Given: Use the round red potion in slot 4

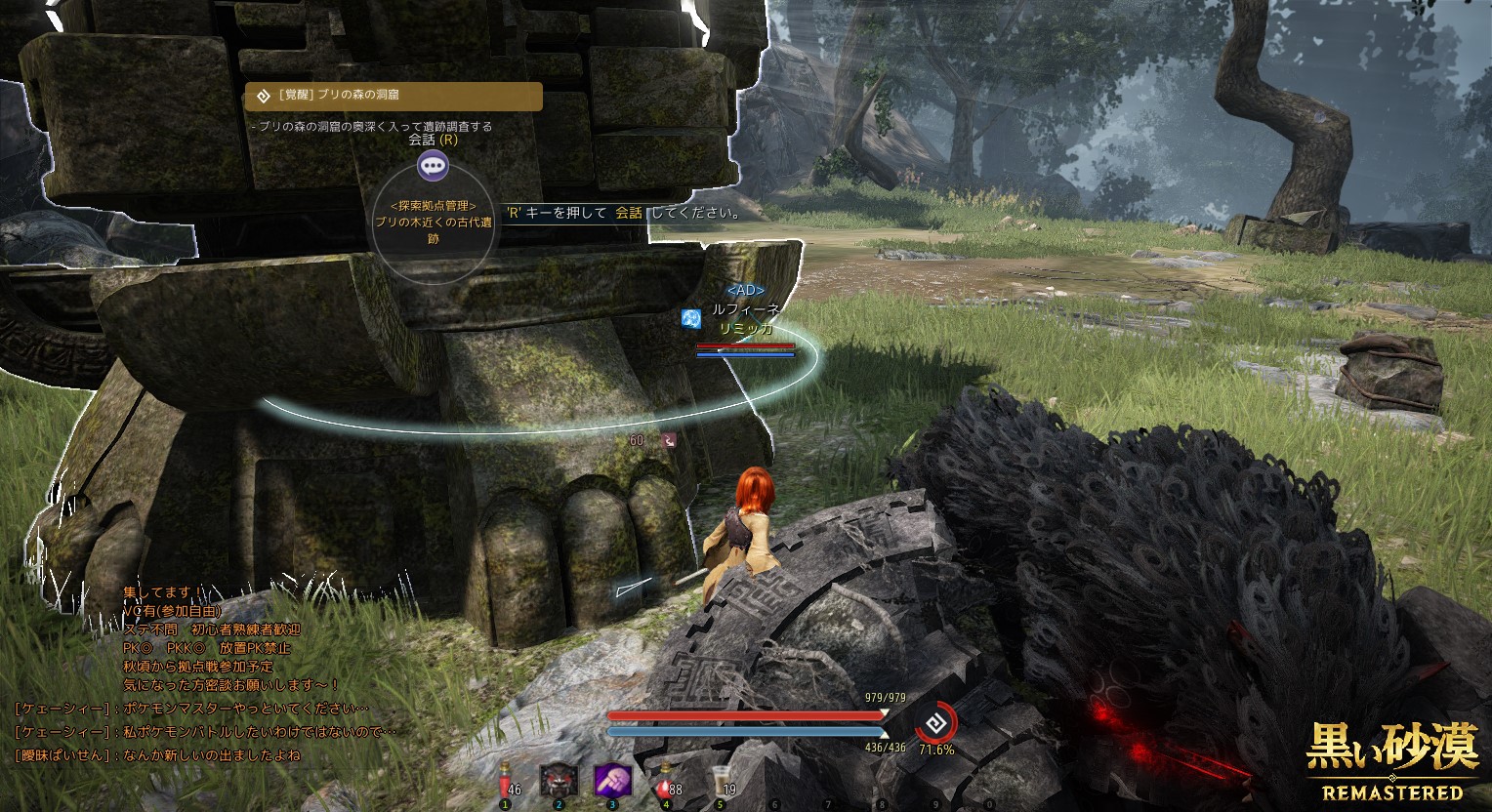Looking at the screenshot, I should coord(666,781).
